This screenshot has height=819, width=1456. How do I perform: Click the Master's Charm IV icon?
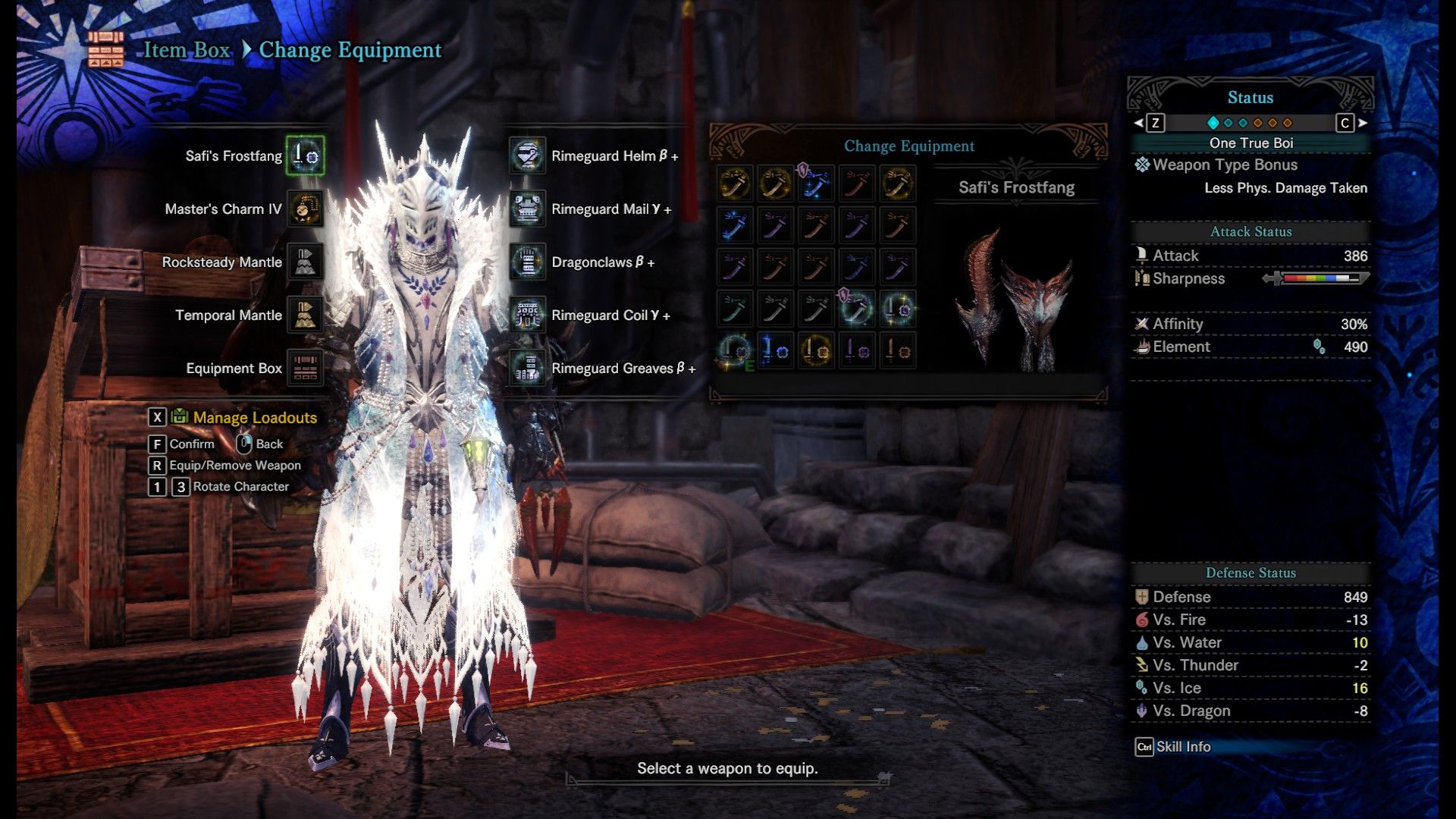[x=305, y=209]
